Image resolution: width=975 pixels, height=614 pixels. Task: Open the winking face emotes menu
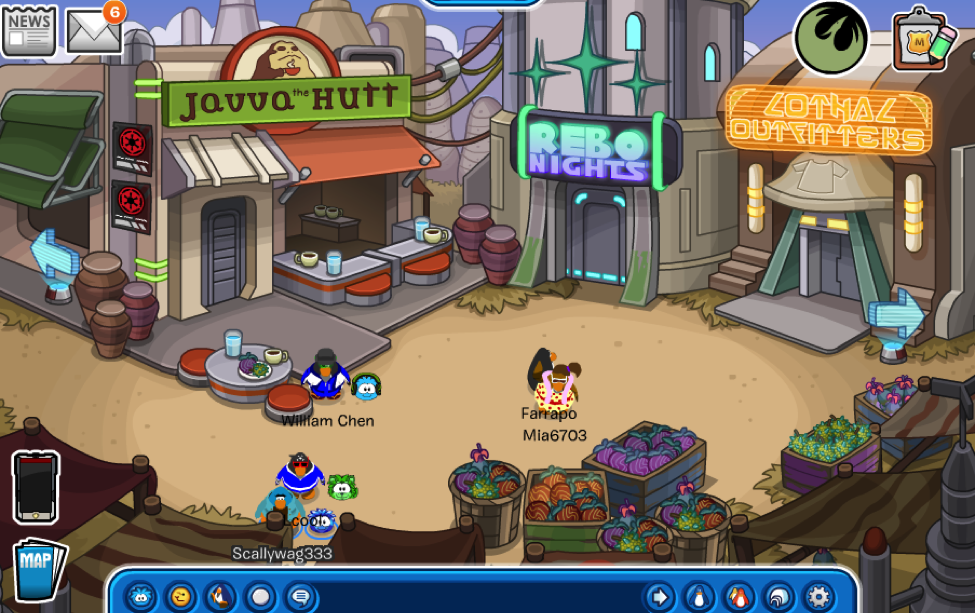(181, 597)
